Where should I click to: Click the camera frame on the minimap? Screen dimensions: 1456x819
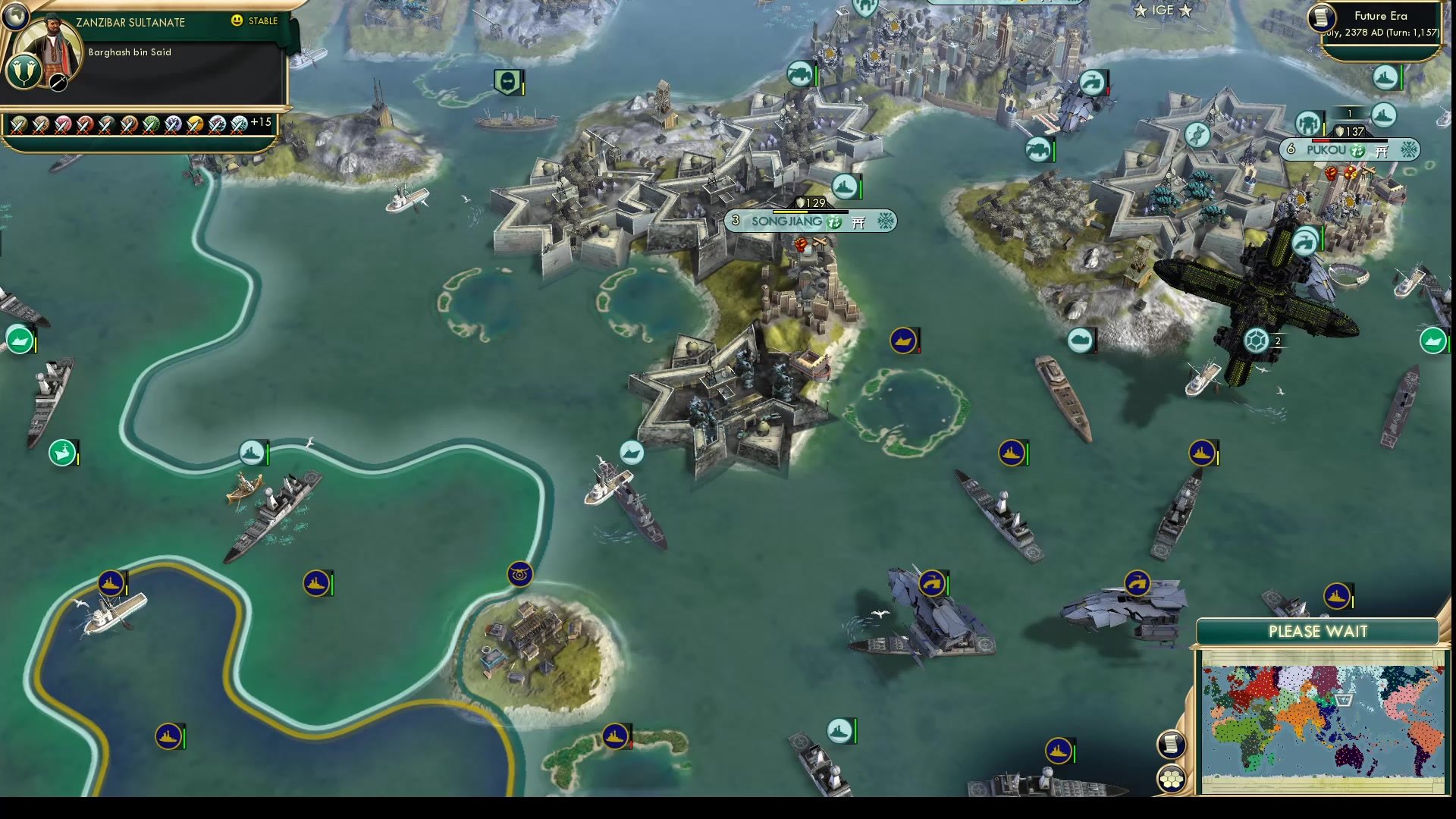pos(1345,701)
